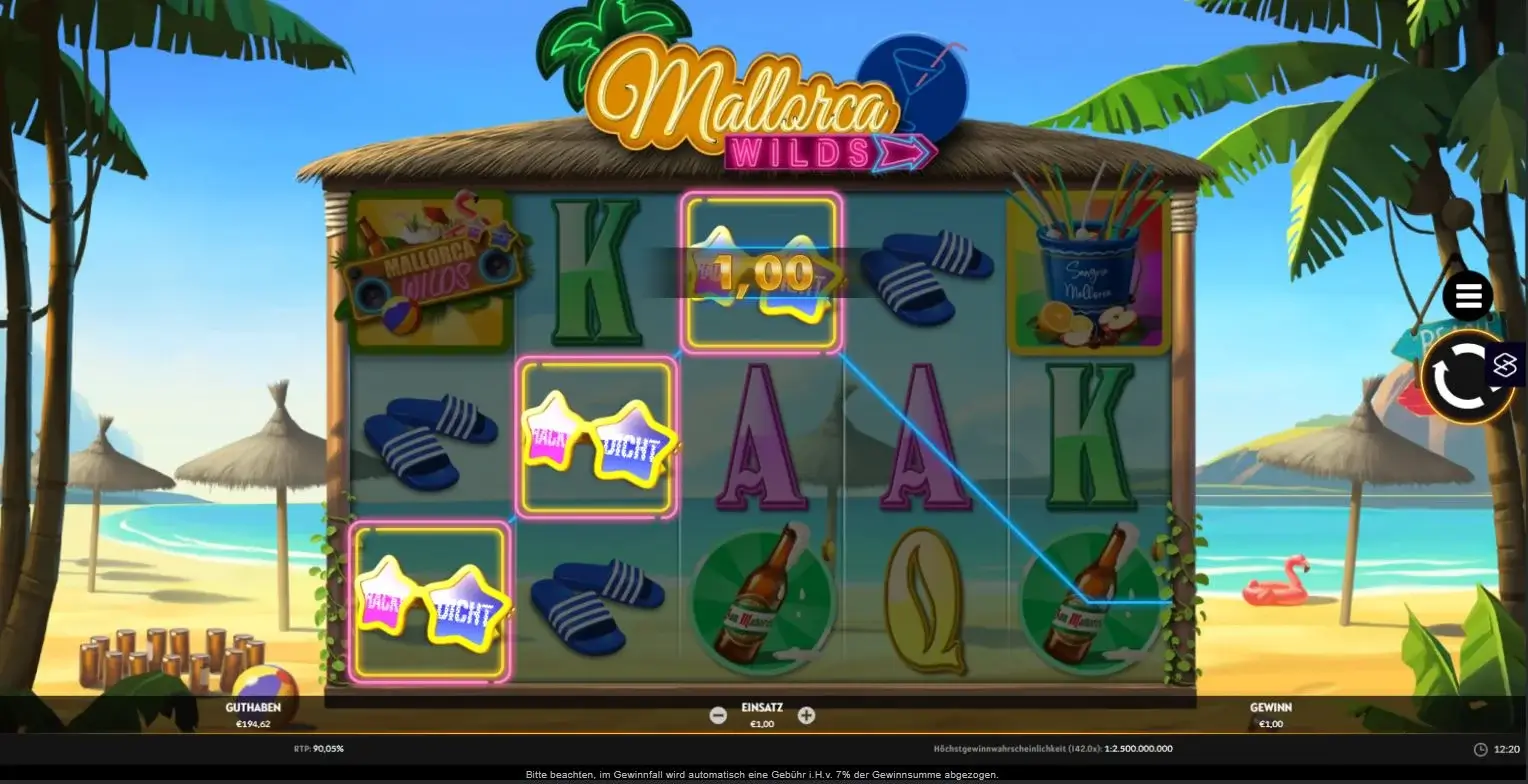Click the Sangria Mallorca bucket symbol on reel five

click(x=1088, y=275)
